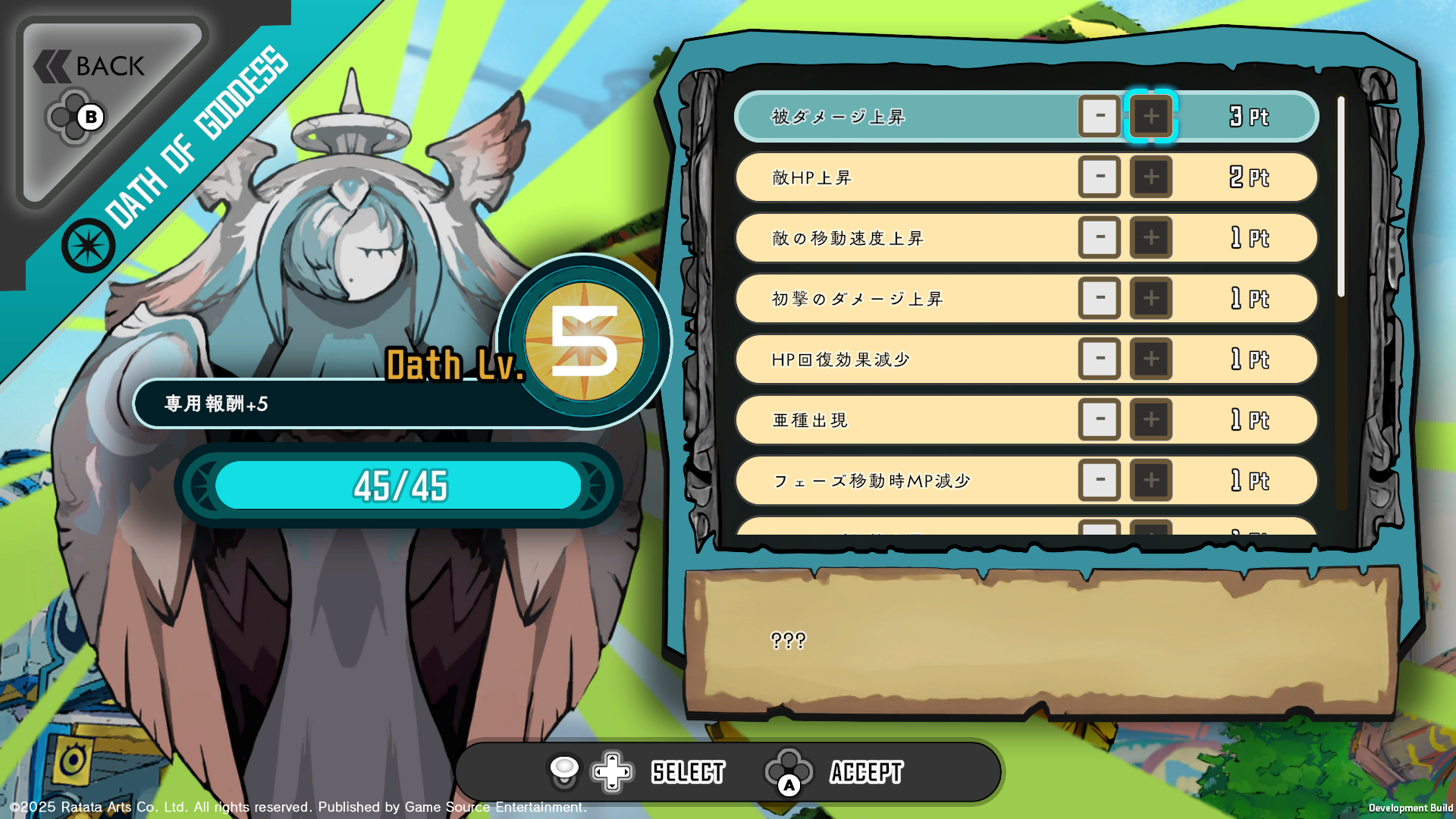Image resolution: width=1456 pixels, height=819 pixels.
Task: Decrease 敵HP上昇 with its minus icon
Action: tap(1099, 177)
